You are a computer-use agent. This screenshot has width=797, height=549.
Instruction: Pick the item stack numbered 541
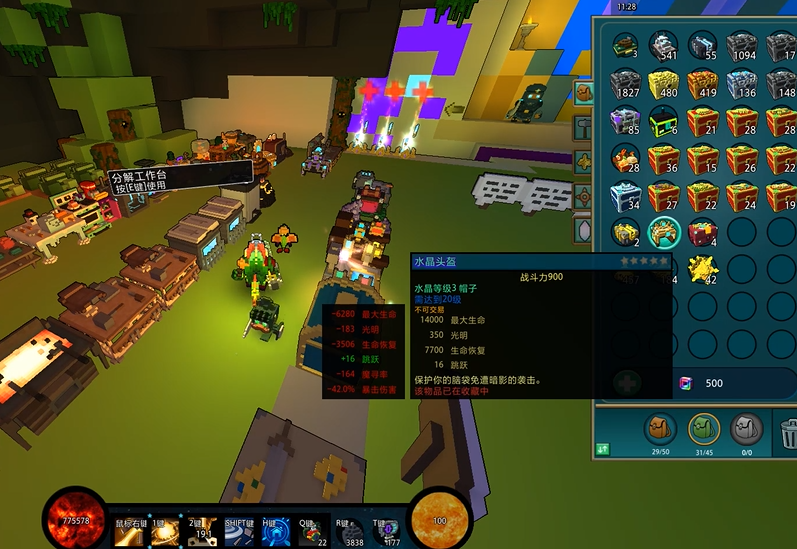coord(664,45)
